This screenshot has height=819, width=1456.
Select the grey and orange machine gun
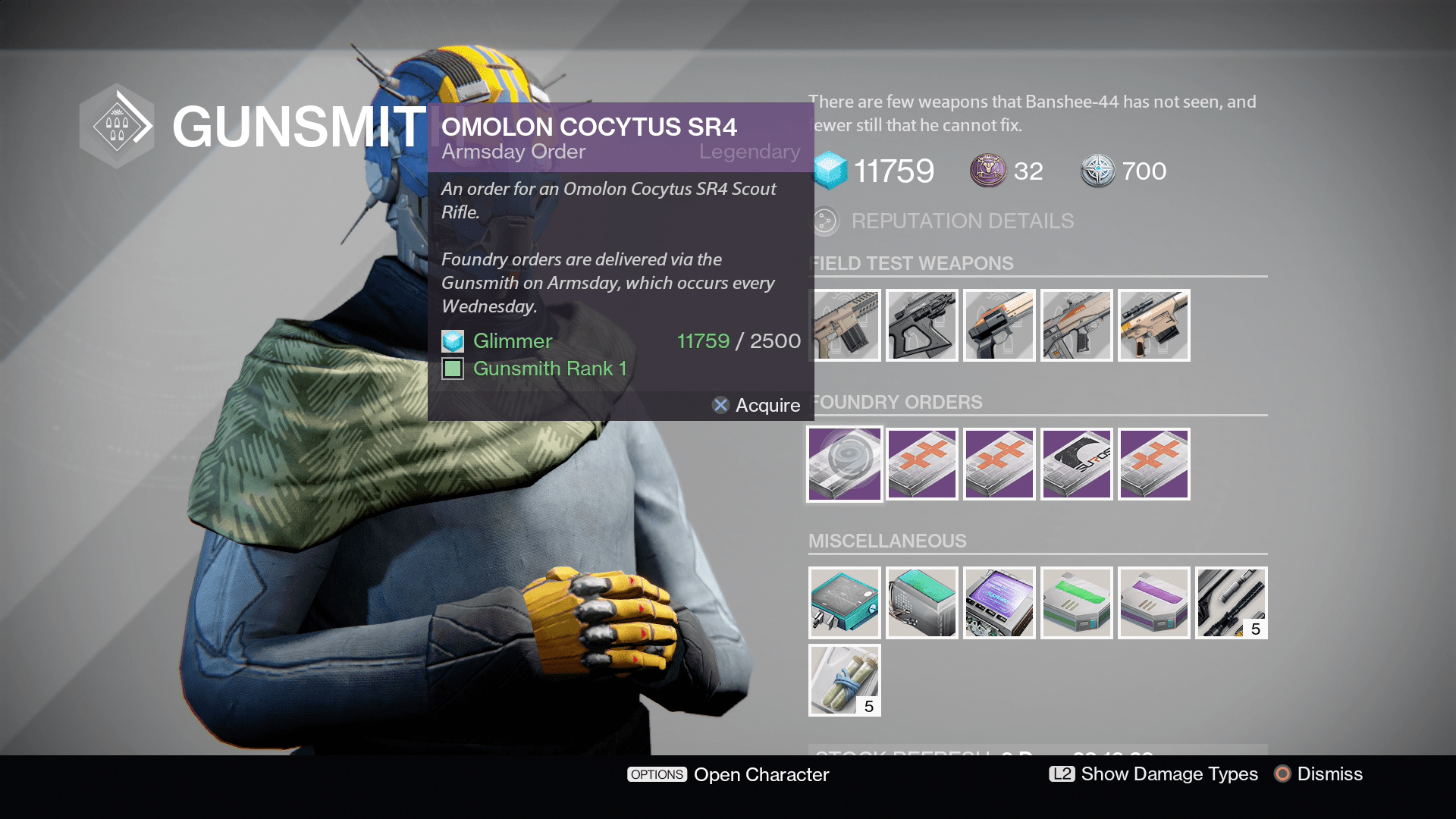[1076, 325]
